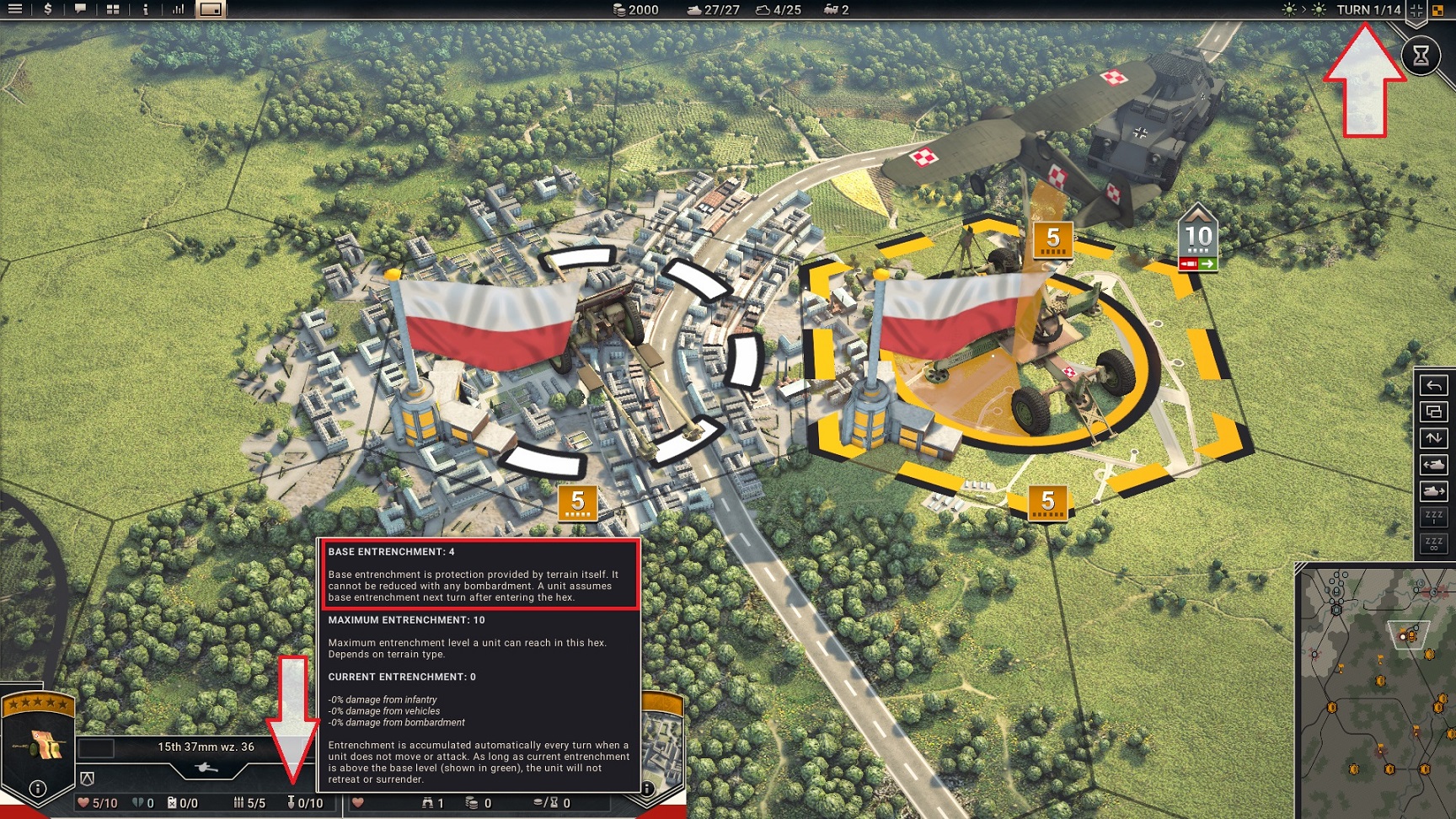Select previous unit with the left-arrow tank
Screen dimensions: 1456x819
pos(1433,464)
